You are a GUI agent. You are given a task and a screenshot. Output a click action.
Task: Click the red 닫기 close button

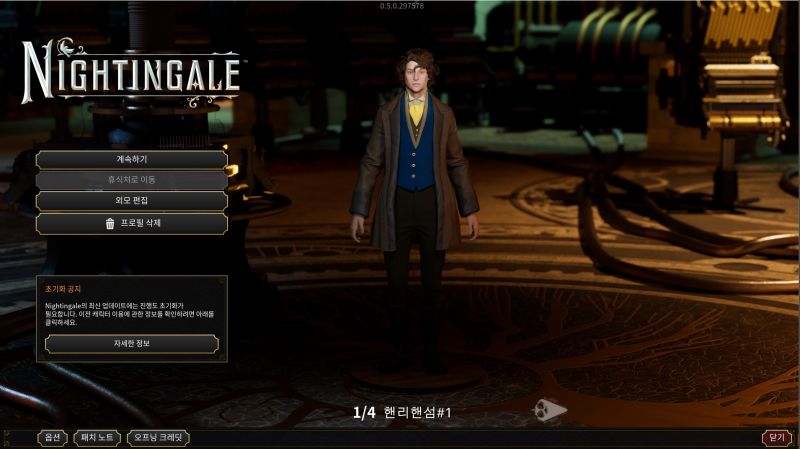776,438
